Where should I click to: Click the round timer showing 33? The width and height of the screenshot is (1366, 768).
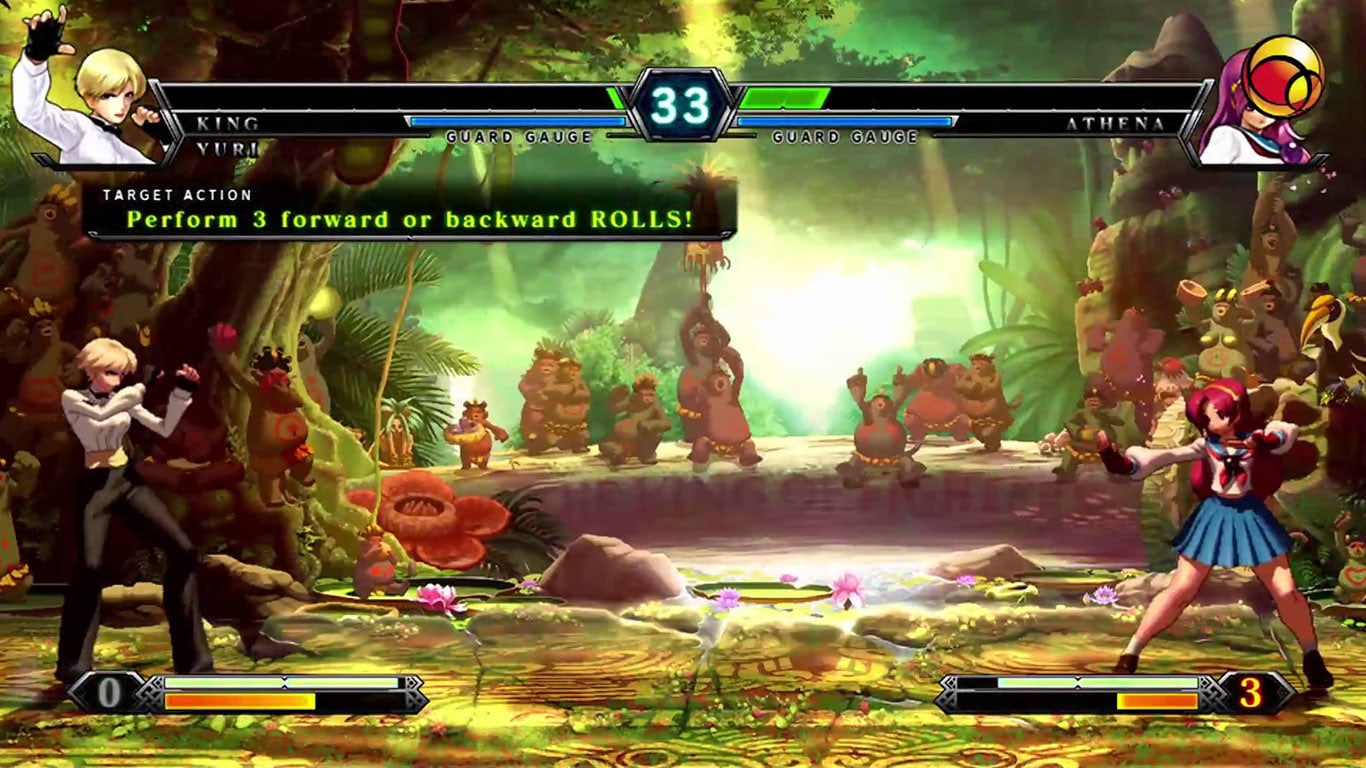click(x=683, y=103)
